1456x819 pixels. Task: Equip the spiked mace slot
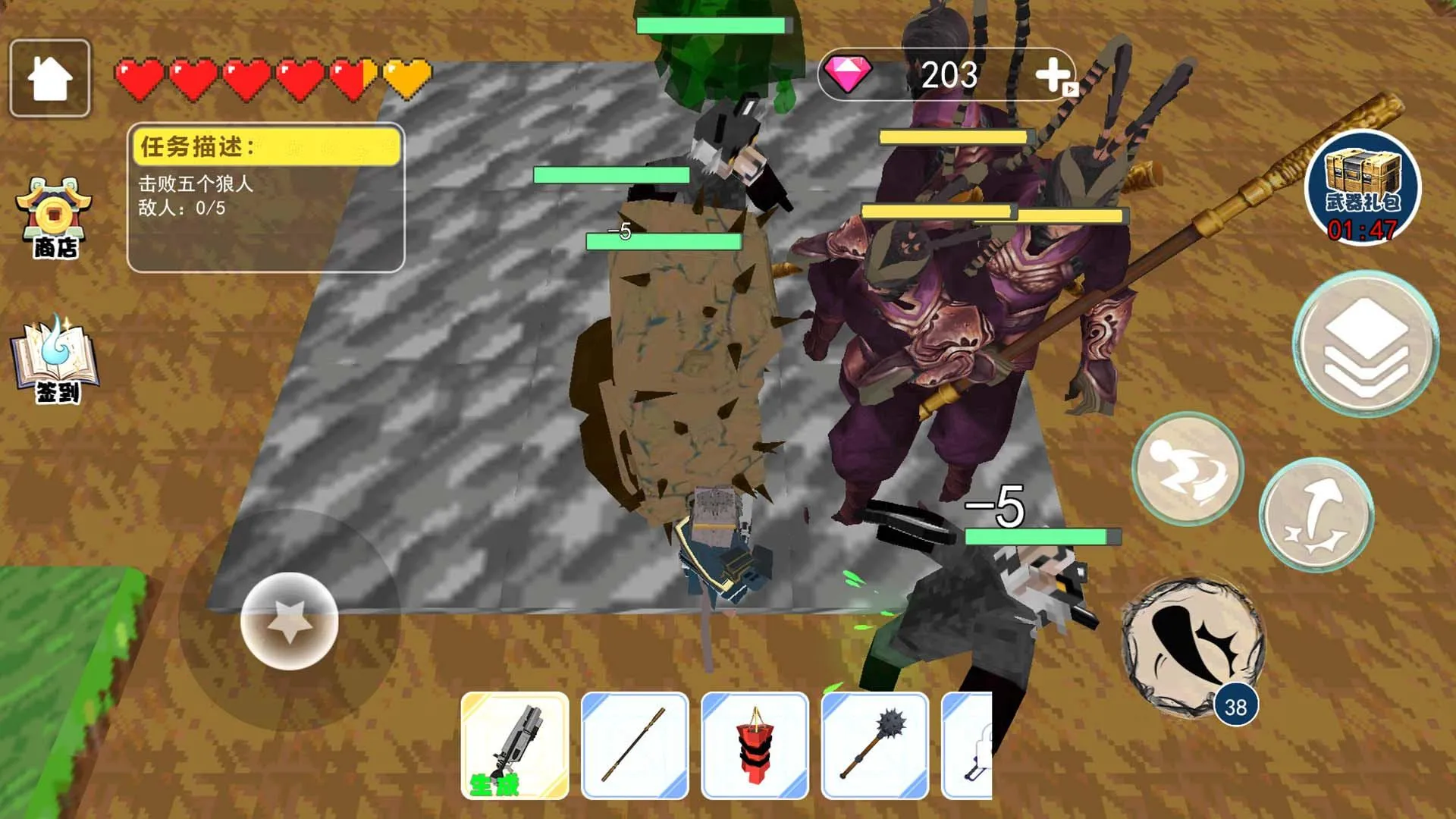tap(875, 745)
